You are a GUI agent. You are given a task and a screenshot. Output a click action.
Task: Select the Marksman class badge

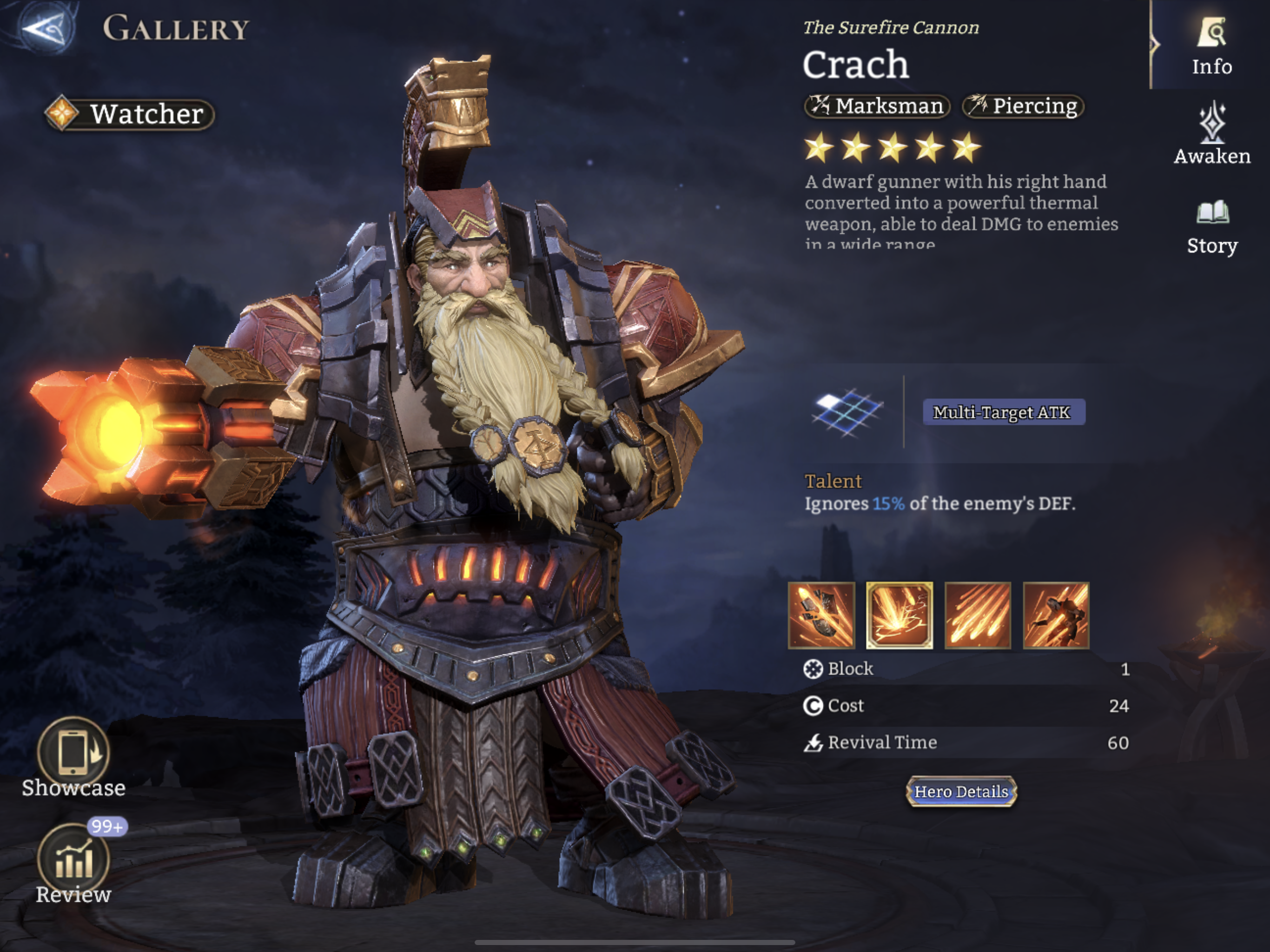point(877,106)
